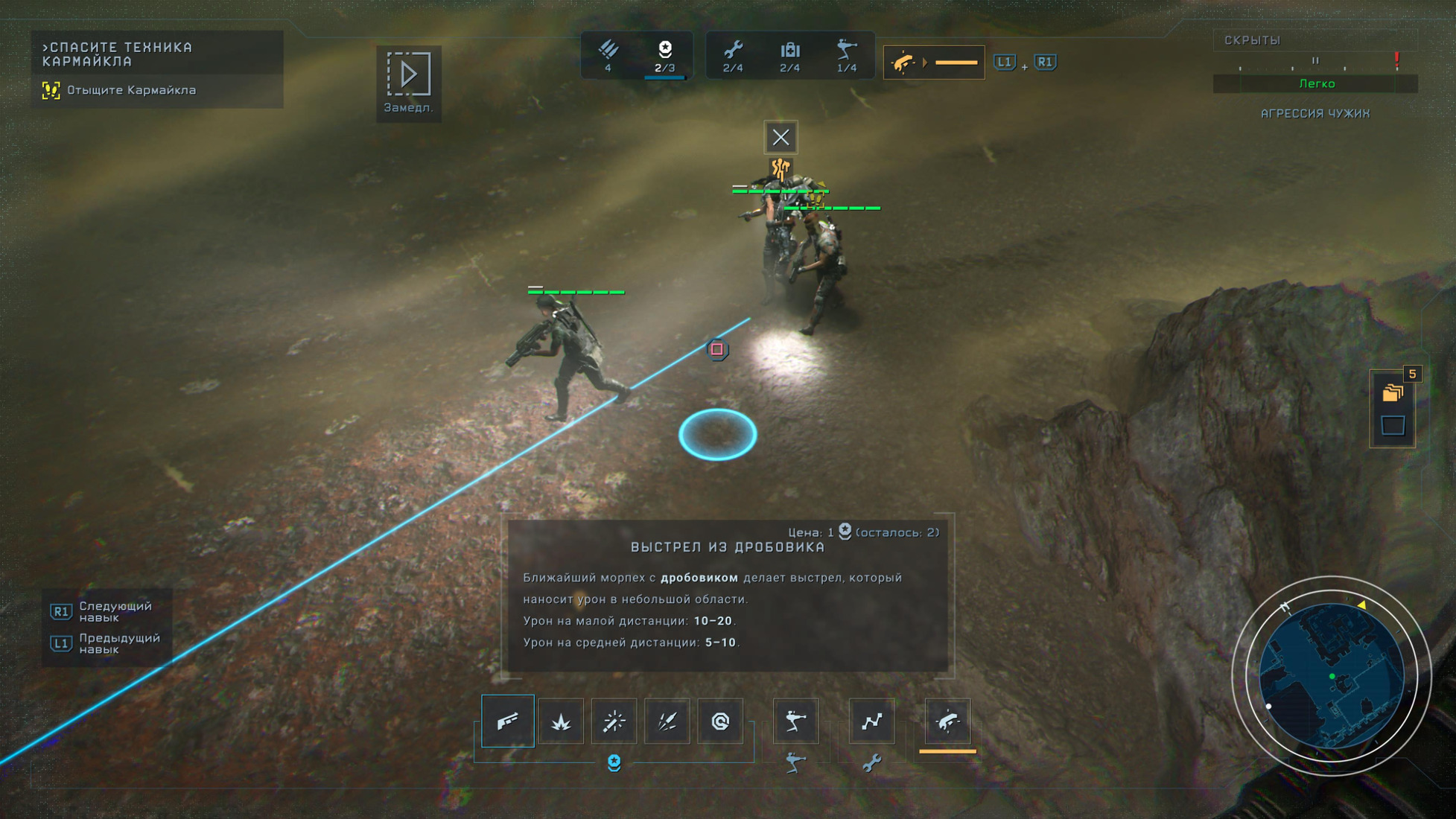Image resolution: width=1456 pixels, height=819 pixels.
Task: Open the folder icon with badge 5
Action: 1393,392
